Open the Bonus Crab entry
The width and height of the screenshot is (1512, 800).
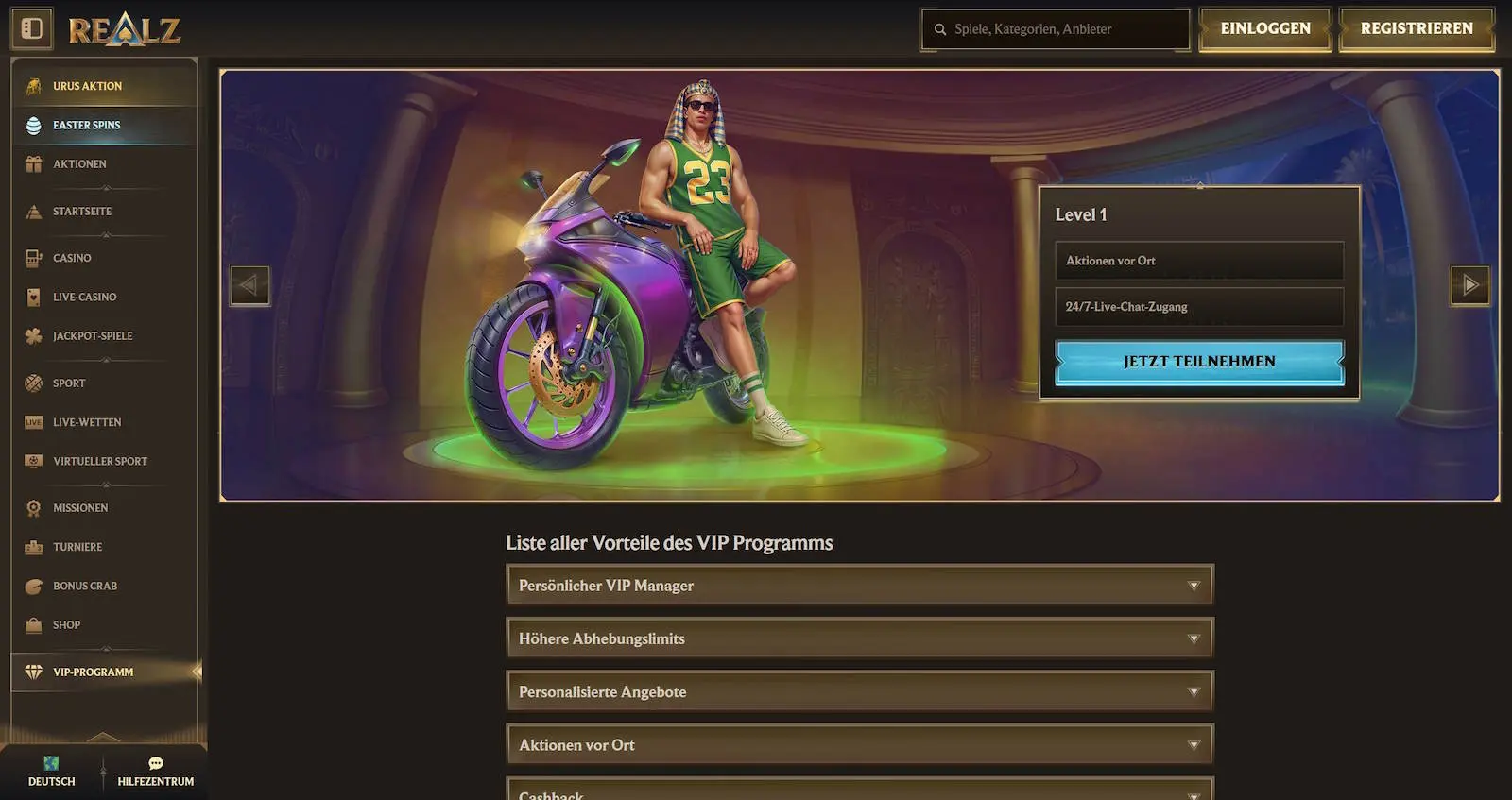coord(84,586)
